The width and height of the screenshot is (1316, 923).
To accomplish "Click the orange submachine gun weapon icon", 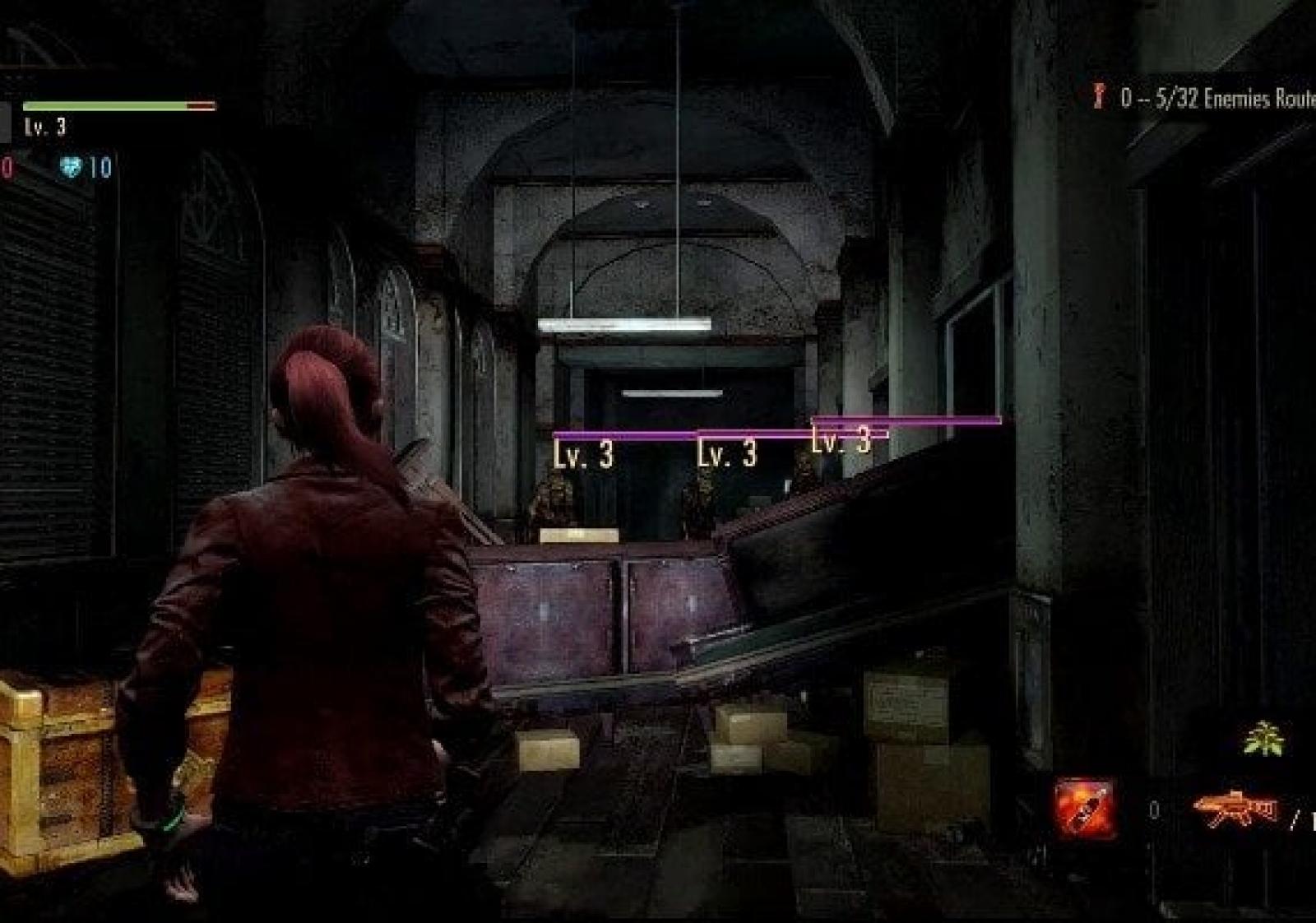I will tap(1235, 809).
